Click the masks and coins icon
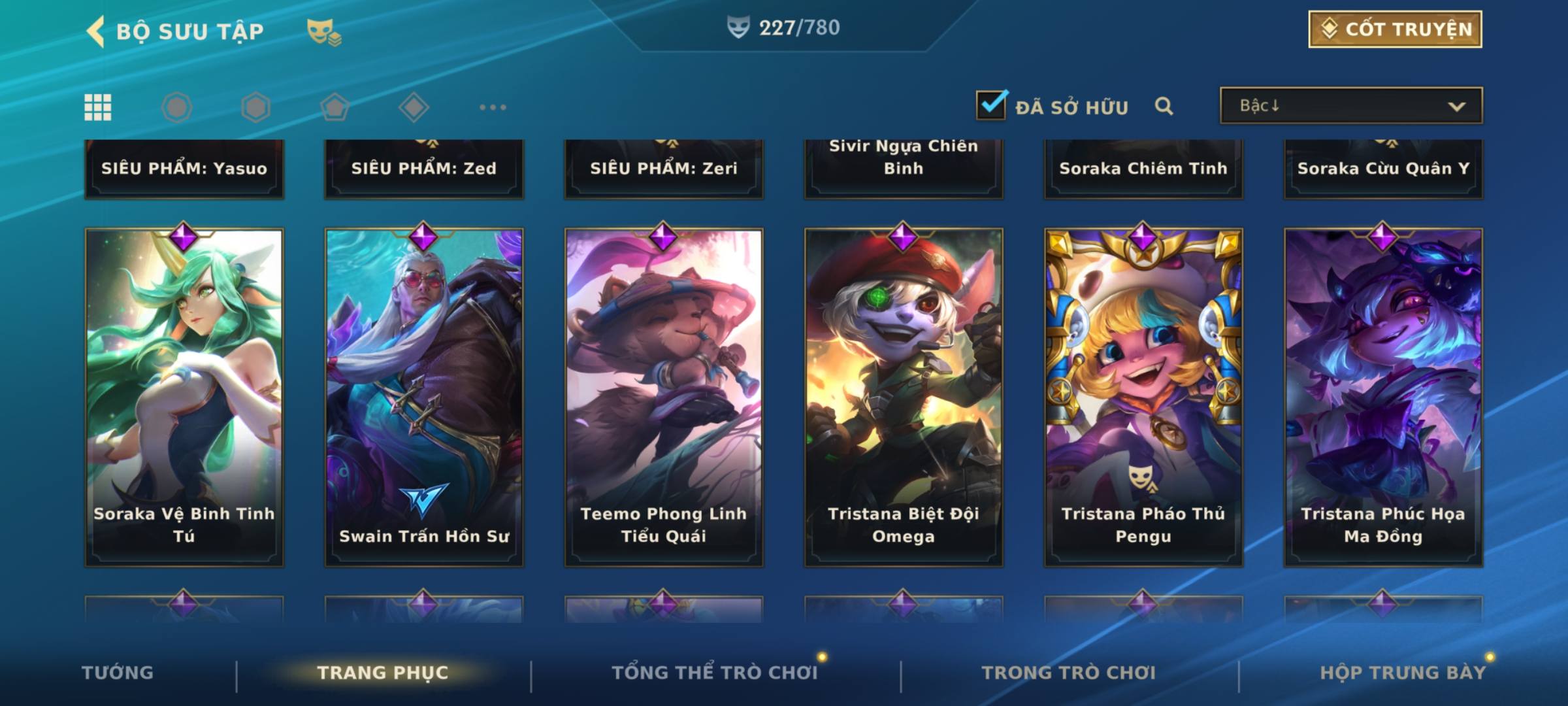Viewport: 1568px width, 706px height. 323,31
